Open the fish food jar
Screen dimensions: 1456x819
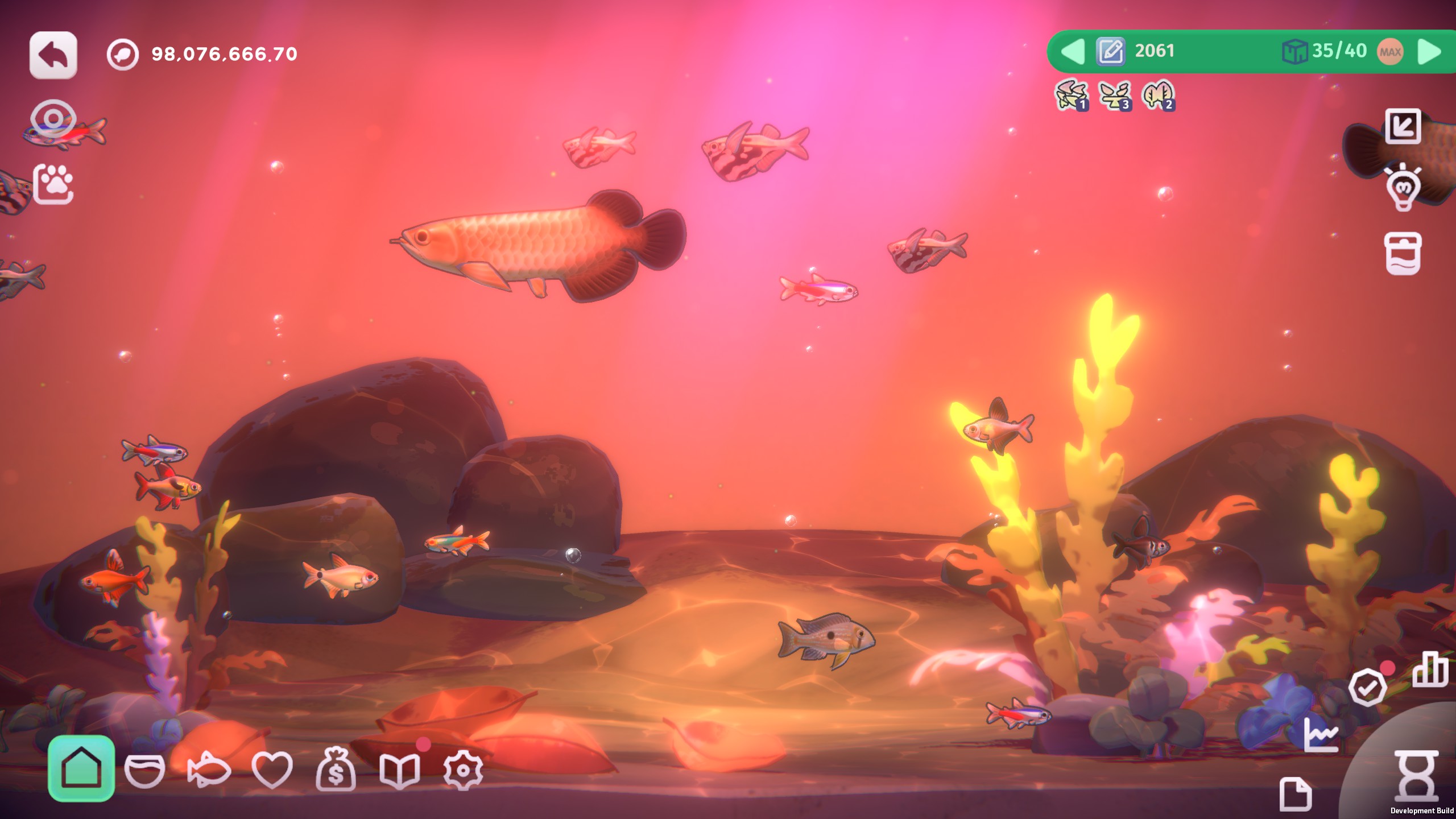pos(1403,253)
